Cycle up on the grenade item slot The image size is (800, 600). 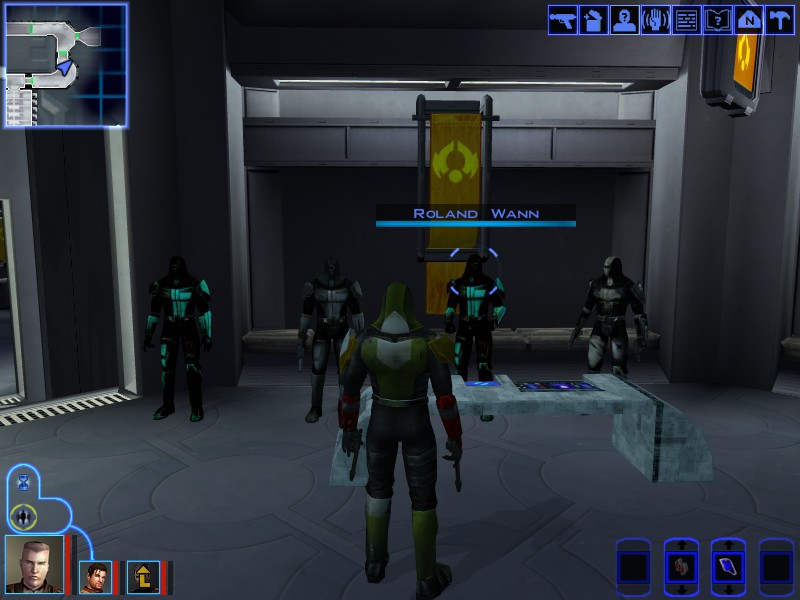click(x=681, y=545)
